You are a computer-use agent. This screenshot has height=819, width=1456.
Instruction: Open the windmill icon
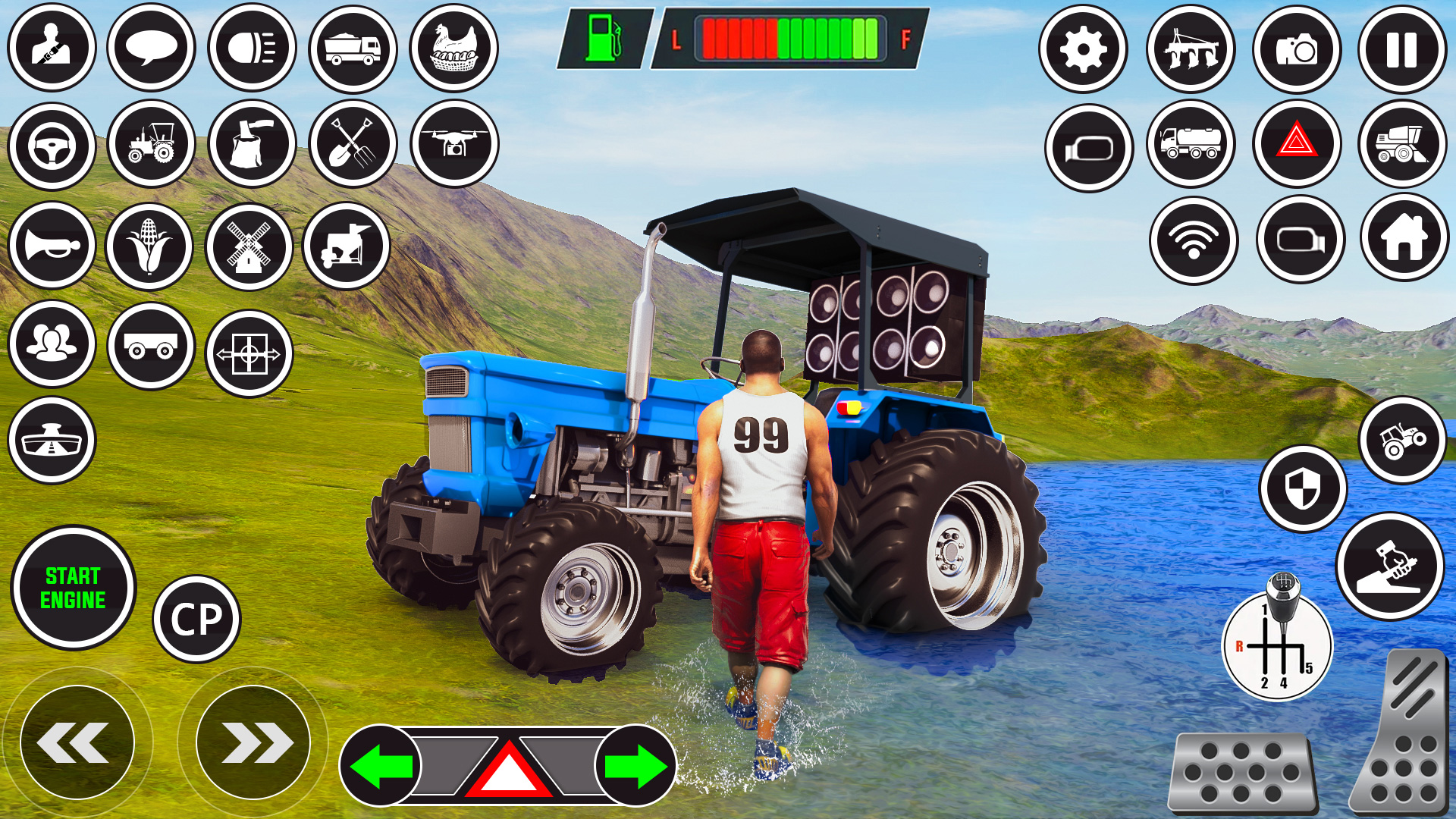(250, 244)
